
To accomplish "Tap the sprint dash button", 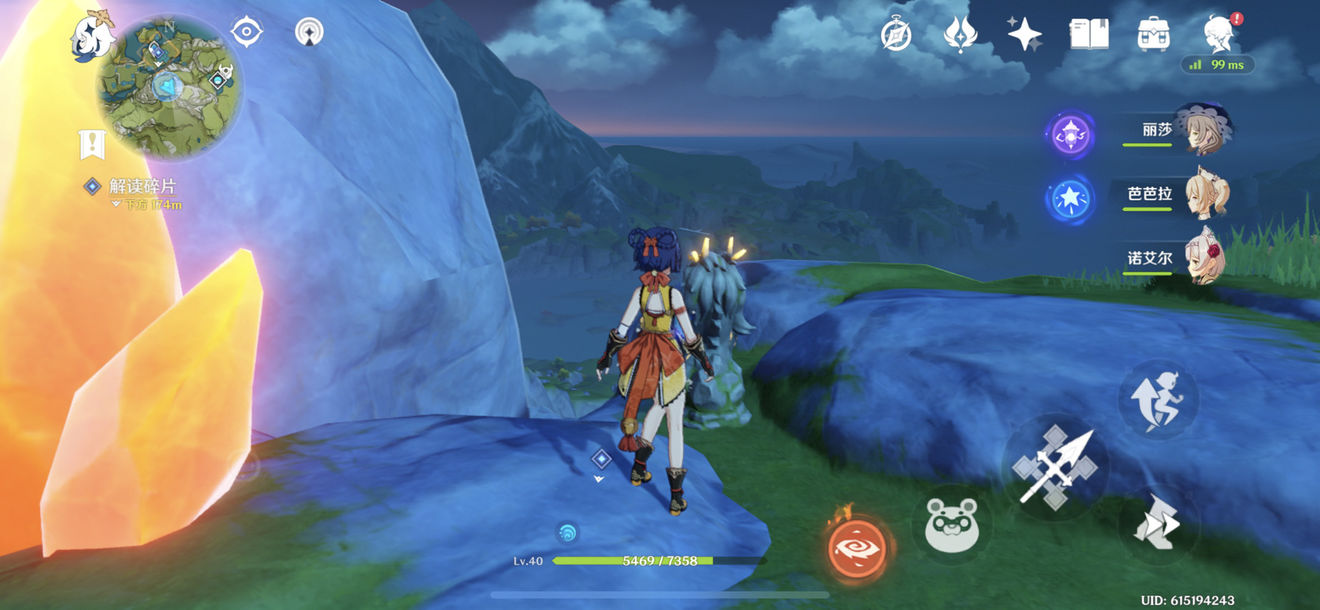I will pos(1157,524).
